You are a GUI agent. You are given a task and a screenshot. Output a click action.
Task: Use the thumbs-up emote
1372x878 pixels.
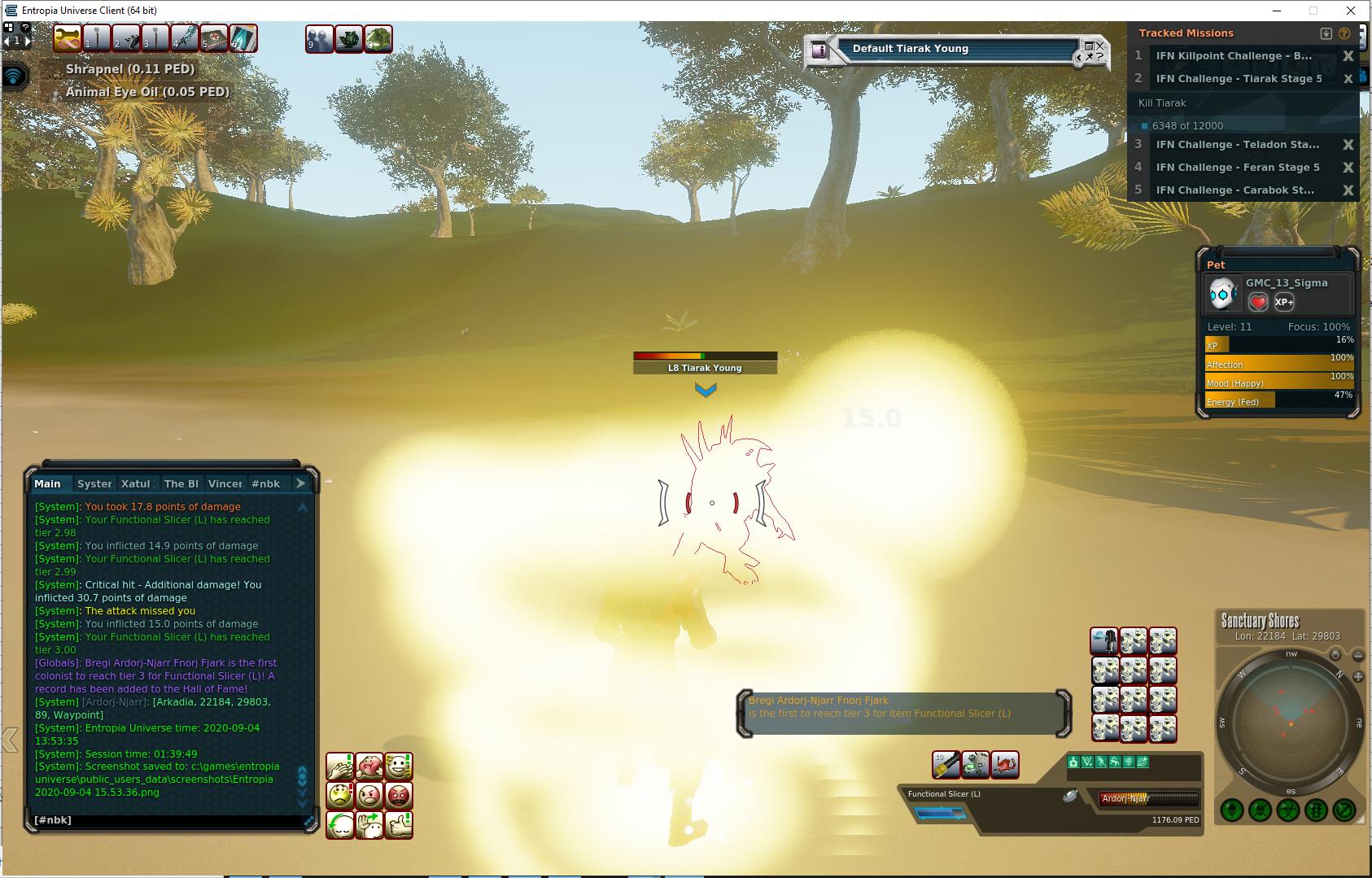pyautogui.click(x=399, y=825)
